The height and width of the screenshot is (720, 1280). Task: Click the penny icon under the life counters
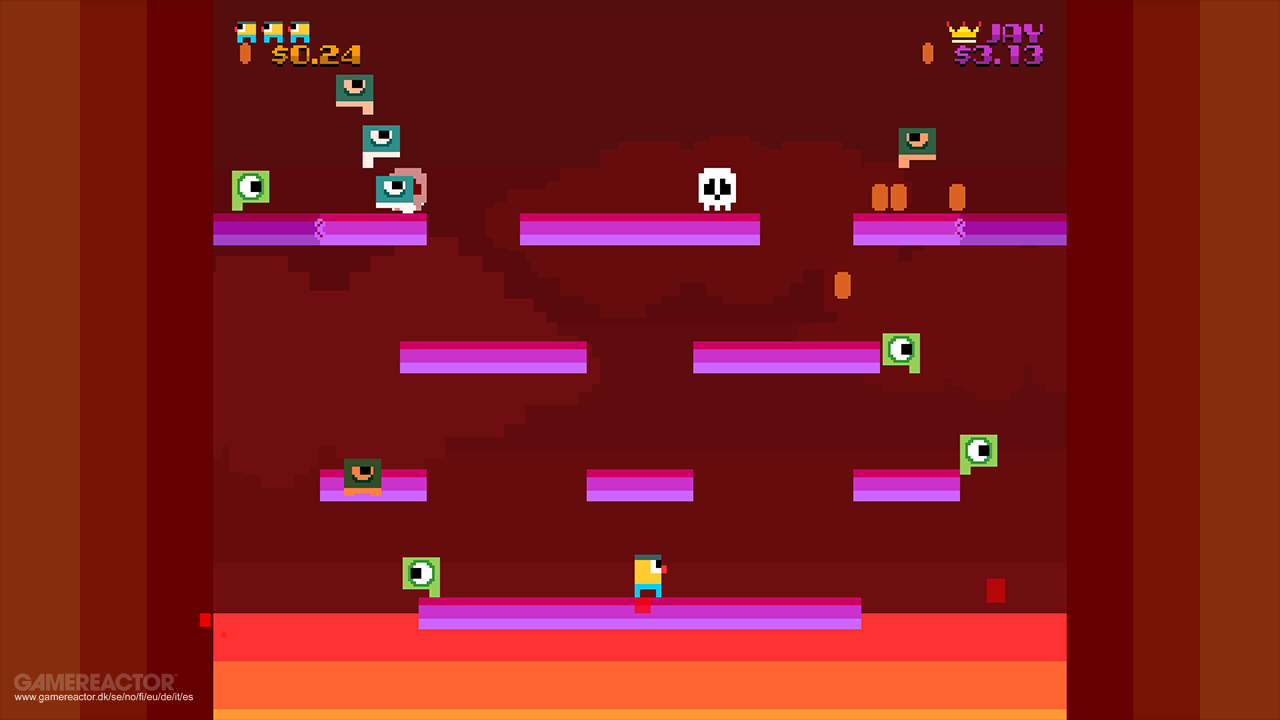pos(245,53)
